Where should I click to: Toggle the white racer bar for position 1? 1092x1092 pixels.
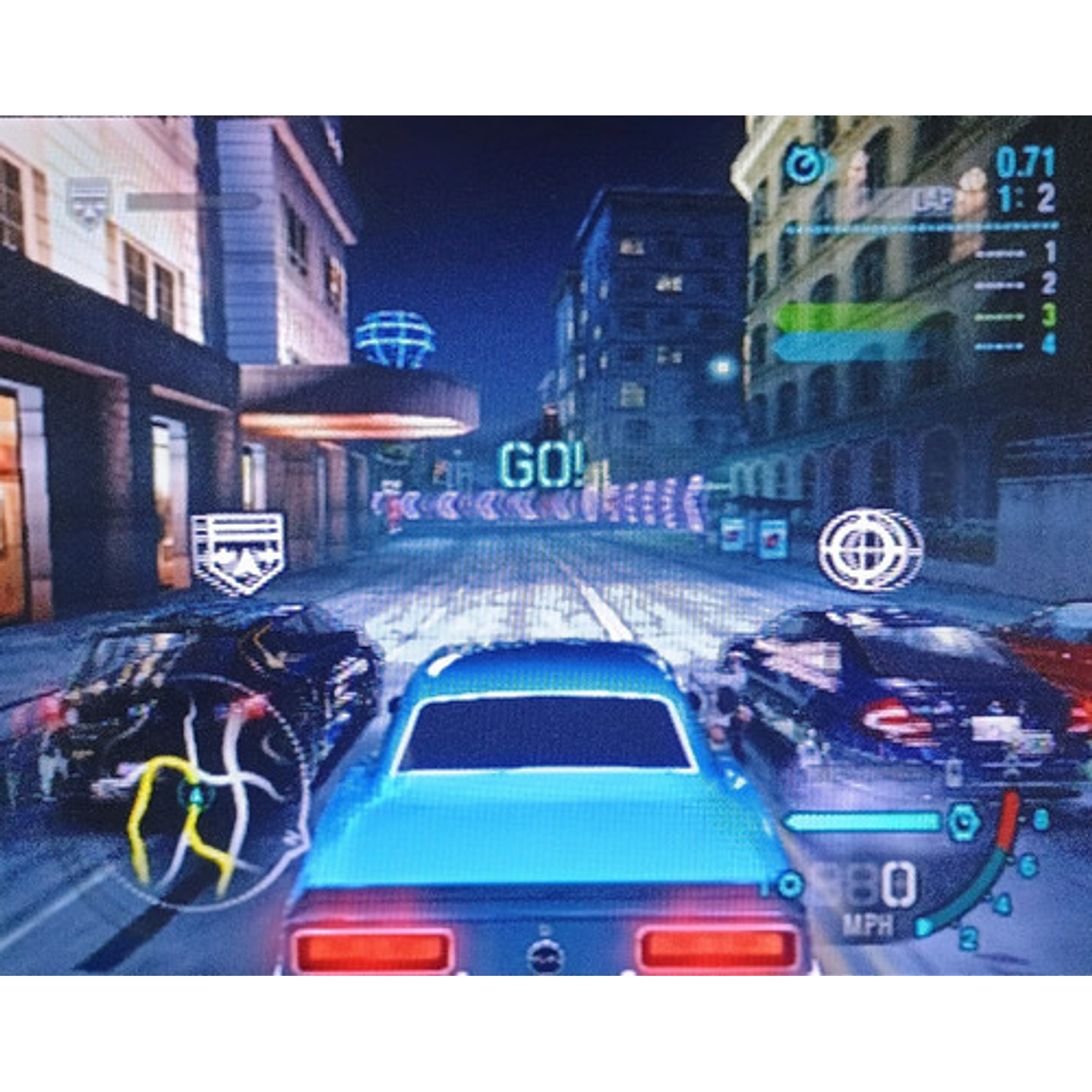tap(1000, 253)
